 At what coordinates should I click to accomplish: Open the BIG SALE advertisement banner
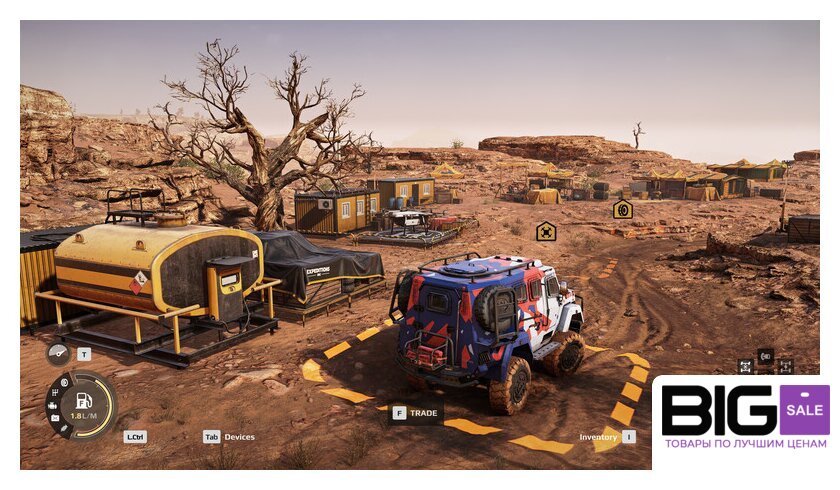[x=744, y=419]
